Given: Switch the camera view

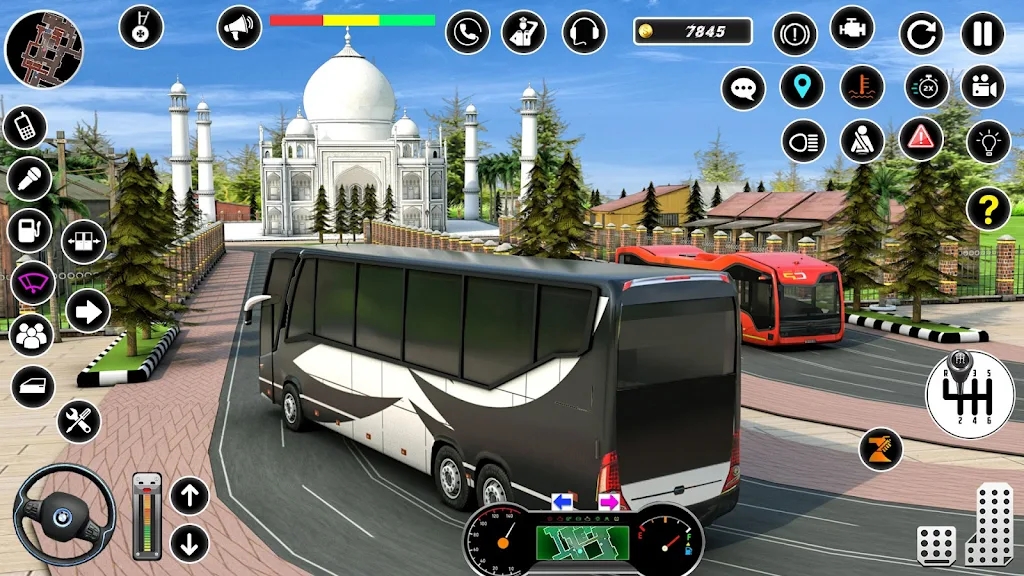Looking at the screenshot, I should [x=982, y=87].
